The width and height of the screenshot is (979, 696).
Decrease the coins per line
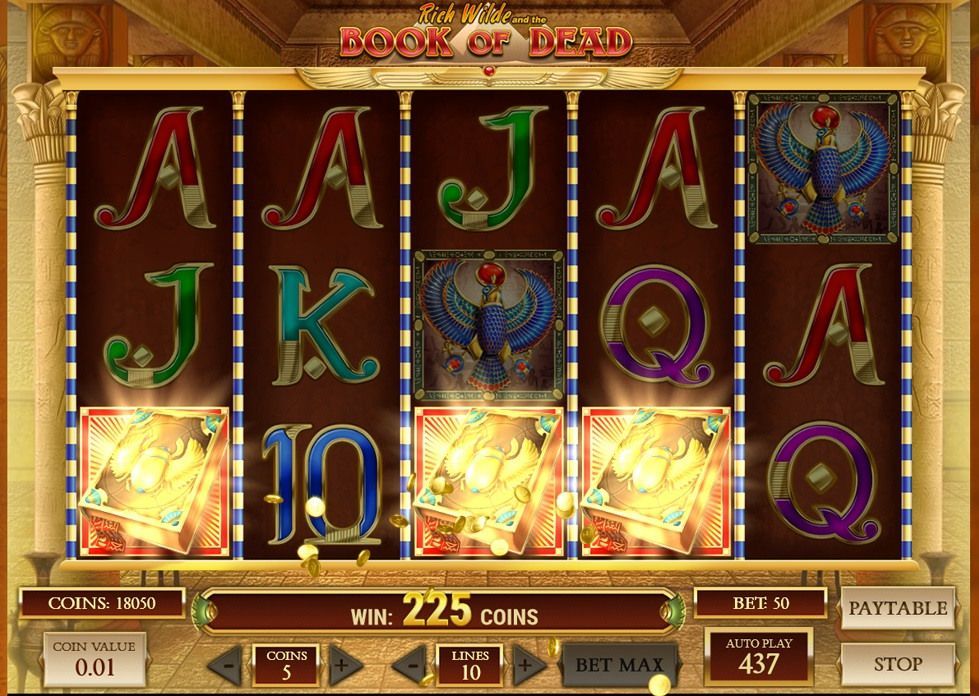click(x=227, y=665)
